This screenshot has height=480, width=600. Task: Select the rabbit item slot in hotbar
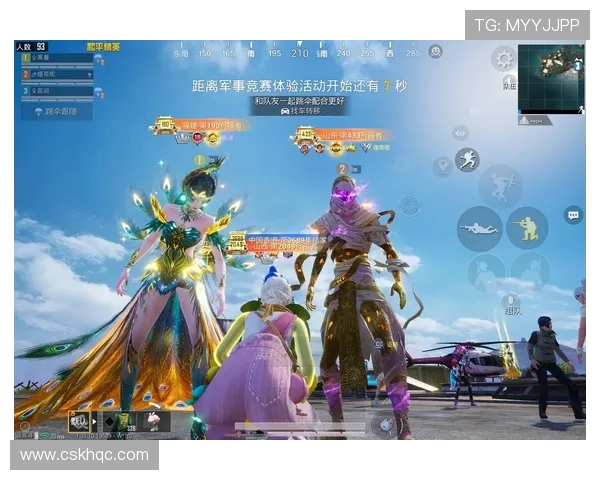154,421
